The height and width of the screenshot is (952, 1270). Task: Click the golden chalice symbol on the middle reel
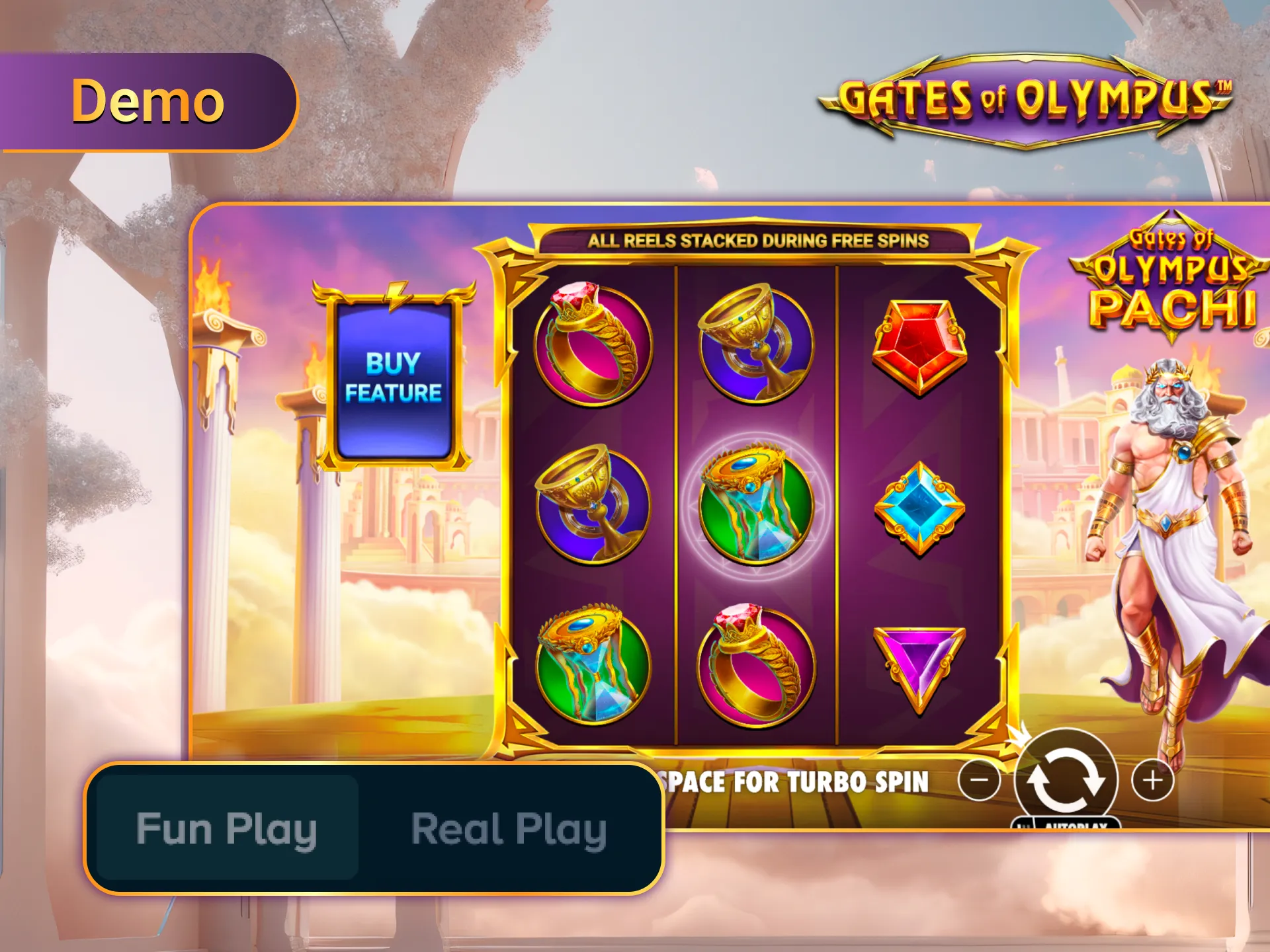pyautogui.click(x=754, y=344)
